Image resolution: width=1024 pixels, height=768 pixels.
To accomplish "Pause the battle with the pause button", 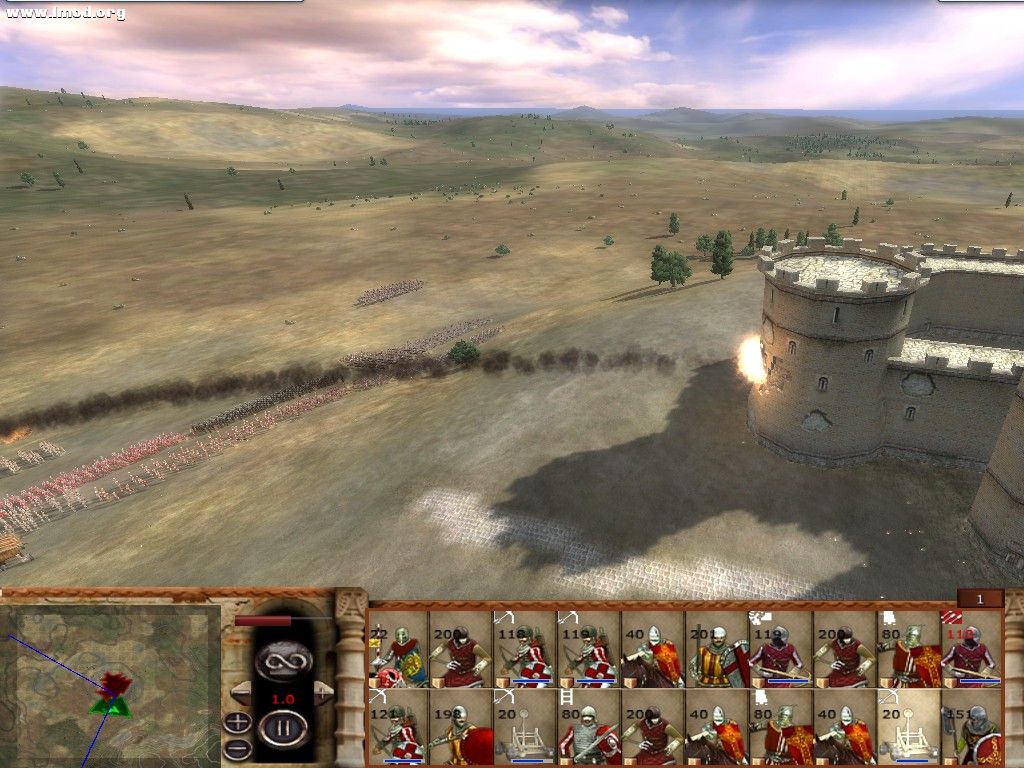I will [282, 728].
